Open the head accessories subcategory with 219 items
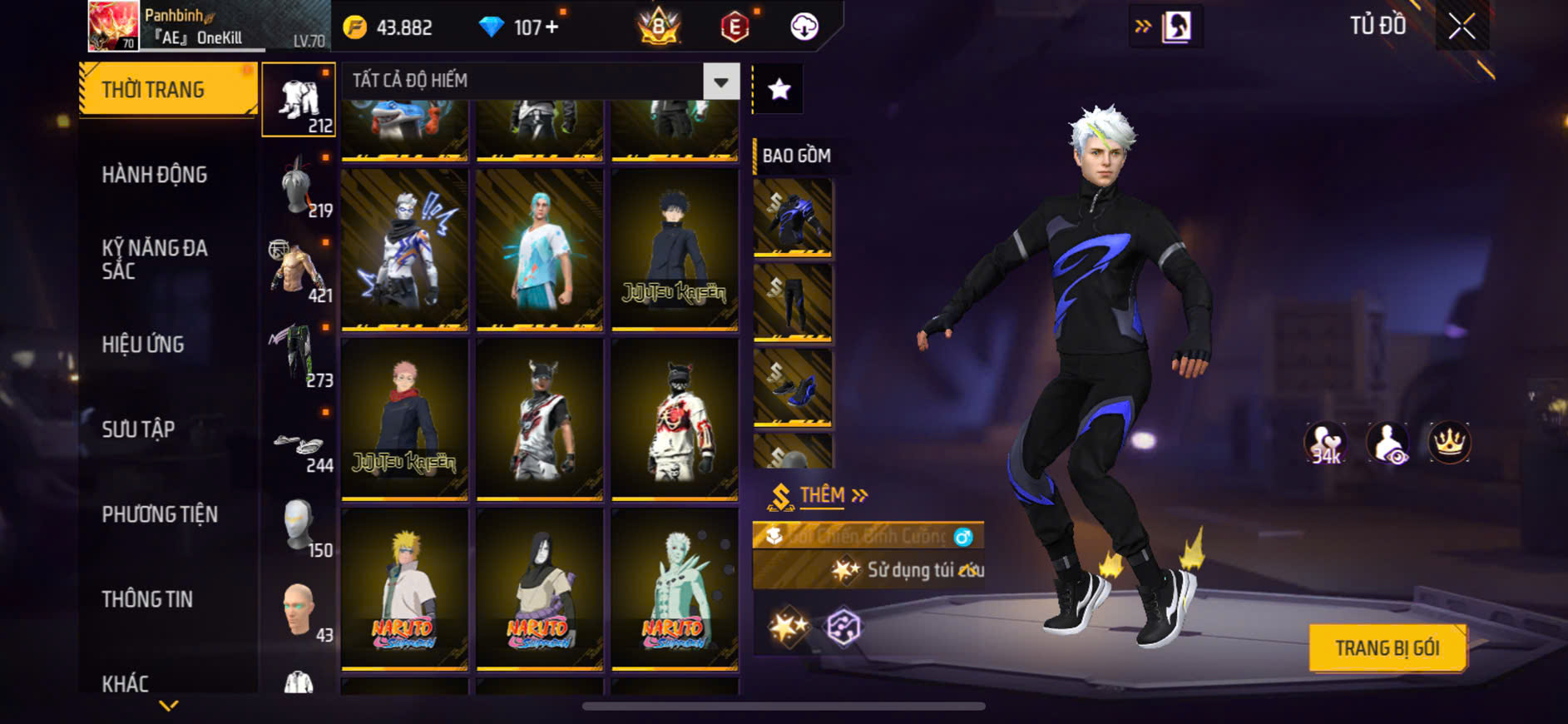The width and height of the screenshot is (1568, 724). click(299, 186)
